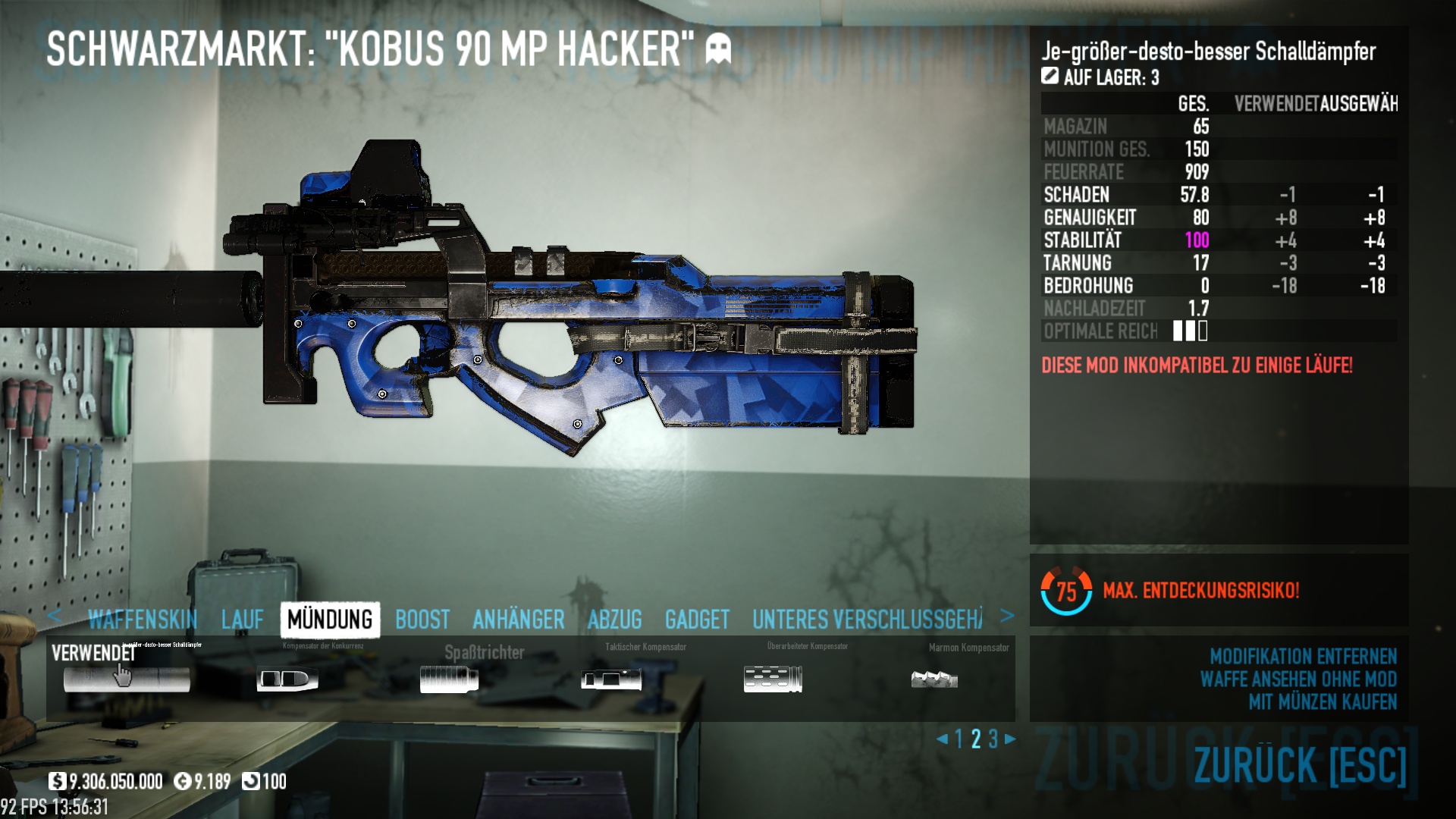The width and height of the screenshot is (1456, 819).
Task: Choose the Marmon Kompensator mod
Action: [934, 679]
